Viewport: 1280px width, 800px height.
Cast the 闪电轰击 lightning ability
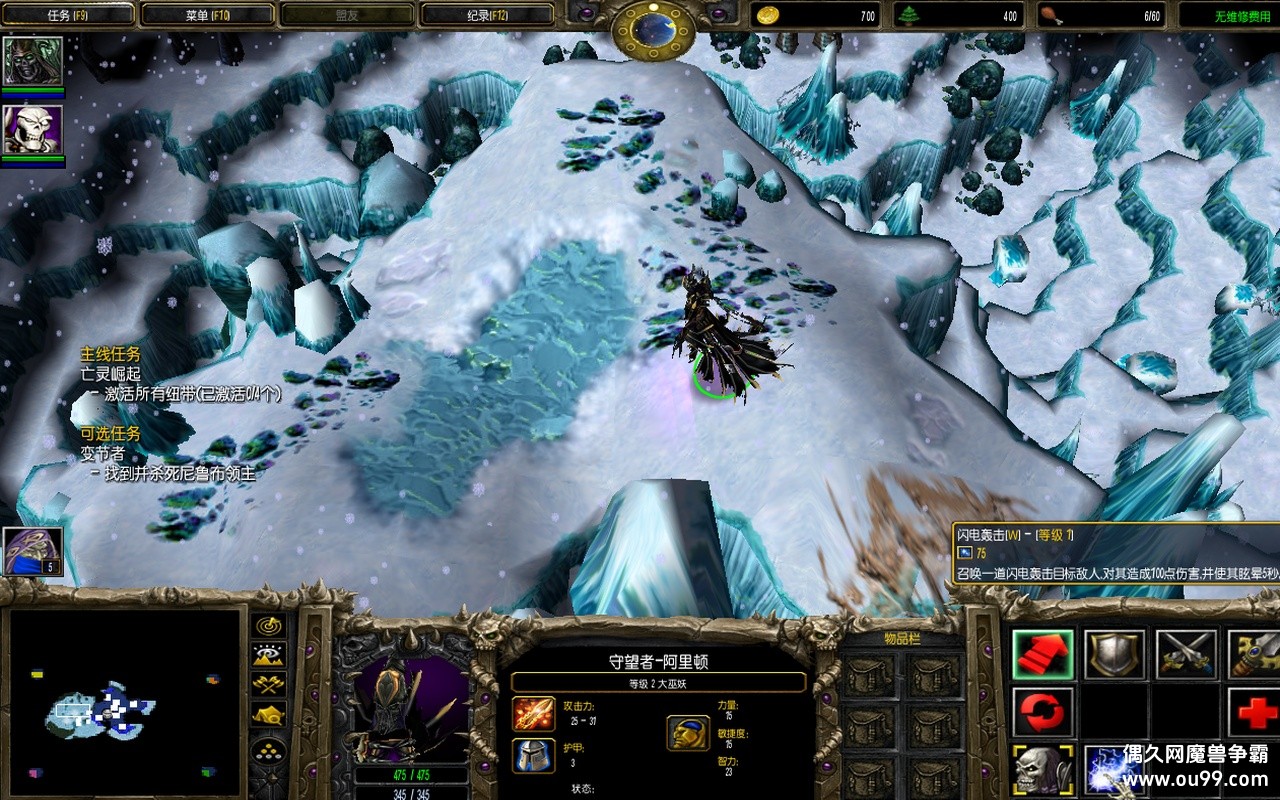pos(1114,770)
